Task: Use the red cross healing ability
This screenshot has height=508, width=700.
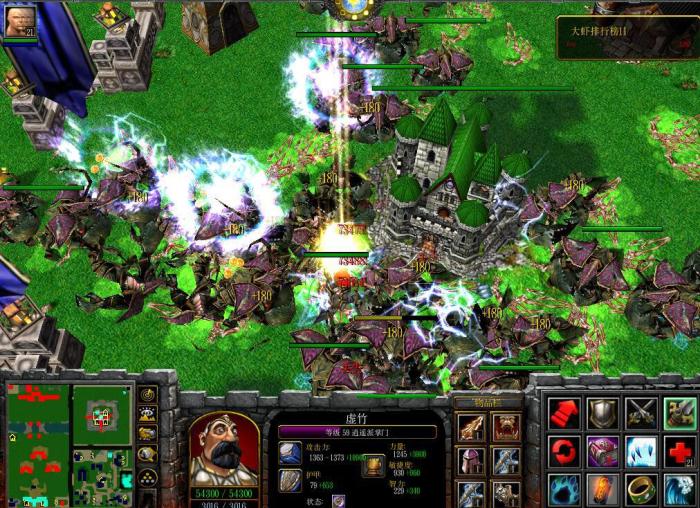Action: (x=680, y=451)
